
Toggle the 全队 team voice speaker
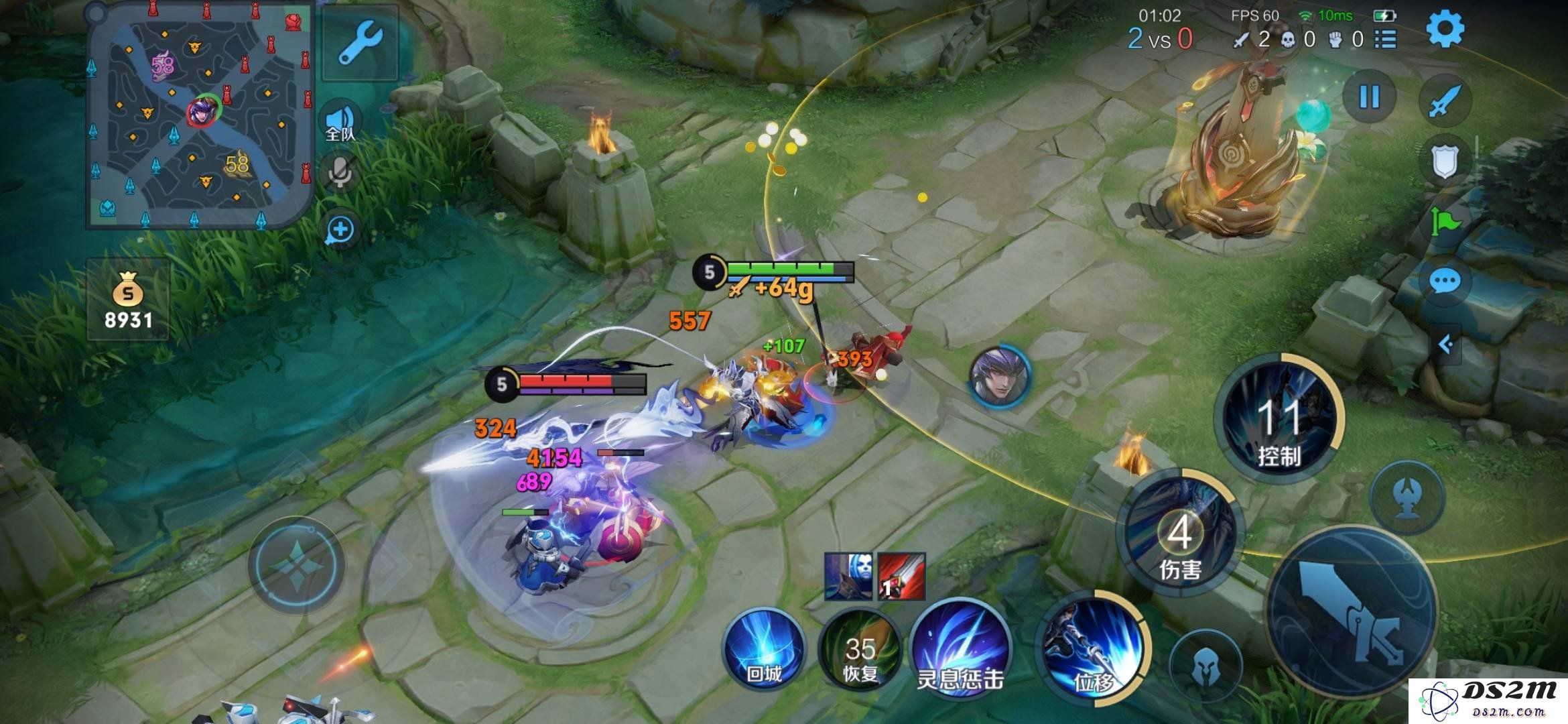pos(340,123)
